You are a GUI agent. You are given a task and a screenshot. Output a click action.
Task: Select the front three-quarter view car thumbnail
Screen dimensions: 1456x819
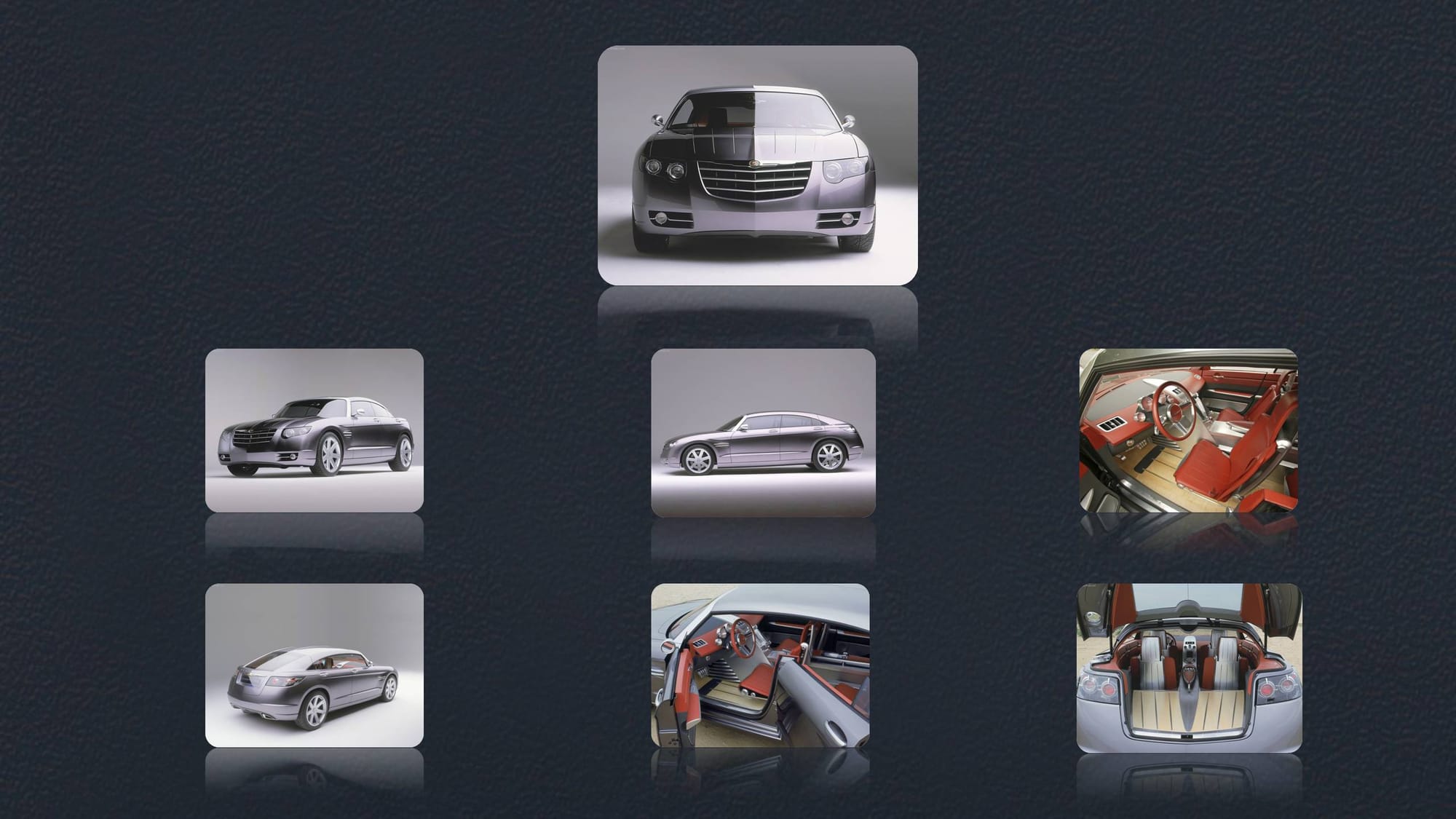click(x=314, y=430)
